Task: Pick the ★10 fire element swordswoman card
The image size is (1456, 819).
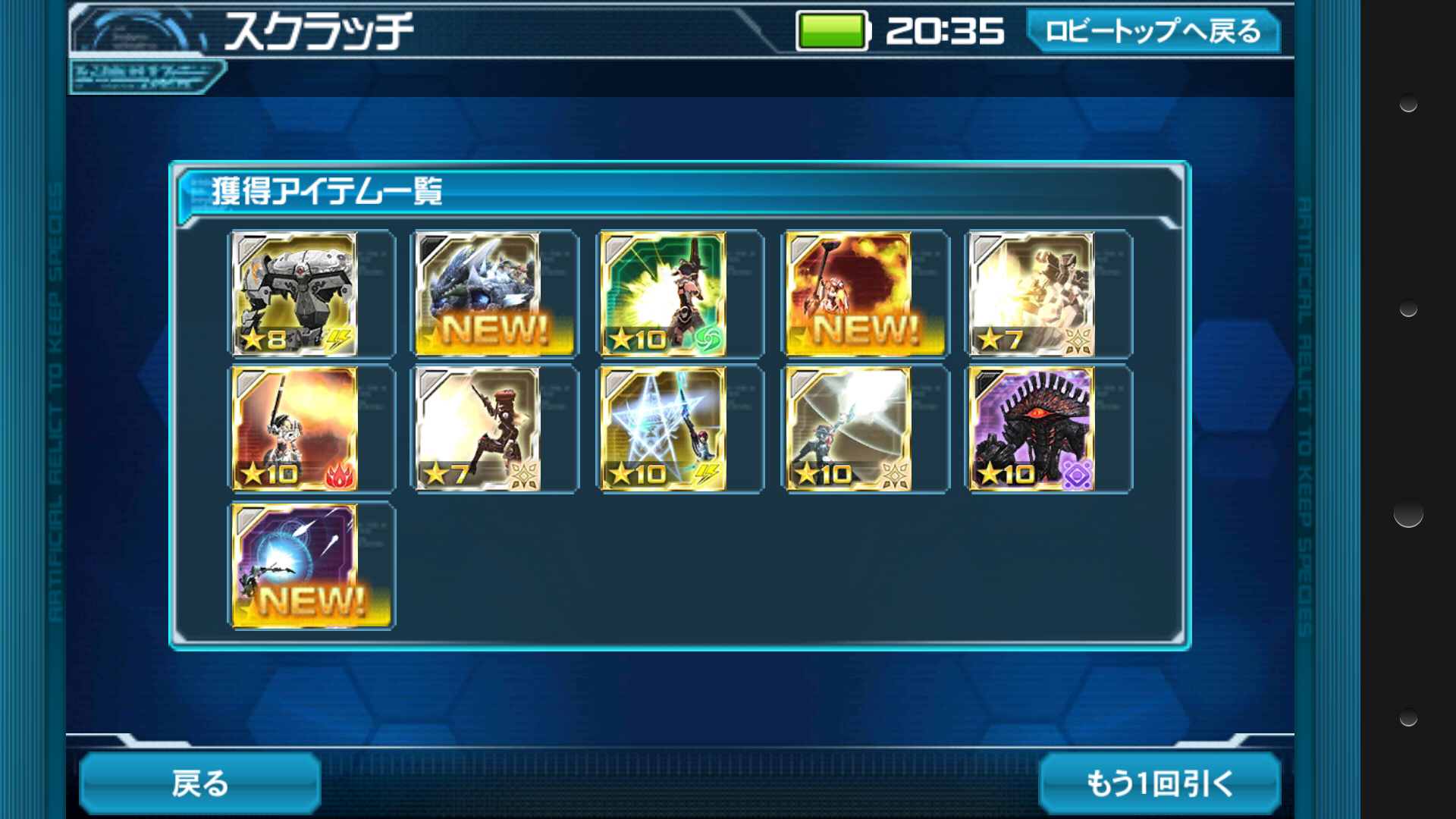Action: coord(294,429)
